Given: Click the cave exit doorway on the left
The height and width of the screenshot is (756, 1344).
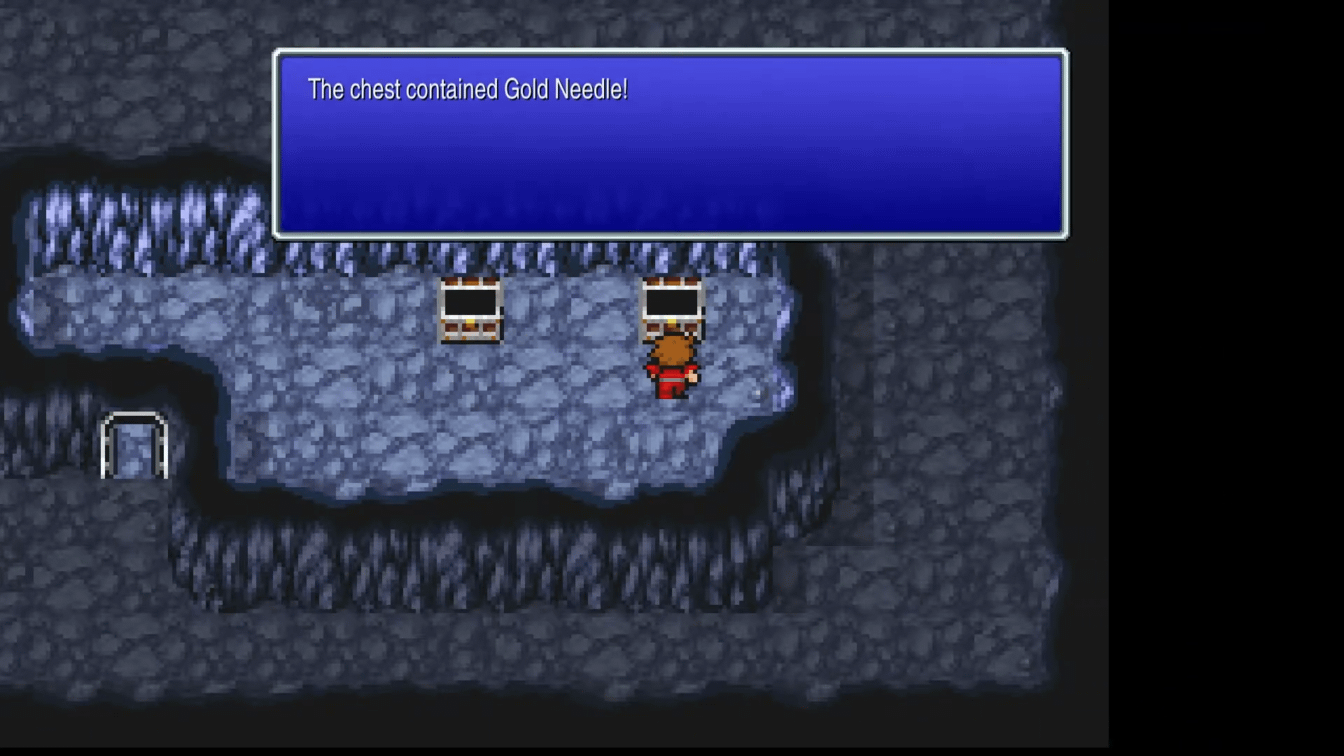Looking at the screenshot, I should pyautogui.click(x=133, y=445).
